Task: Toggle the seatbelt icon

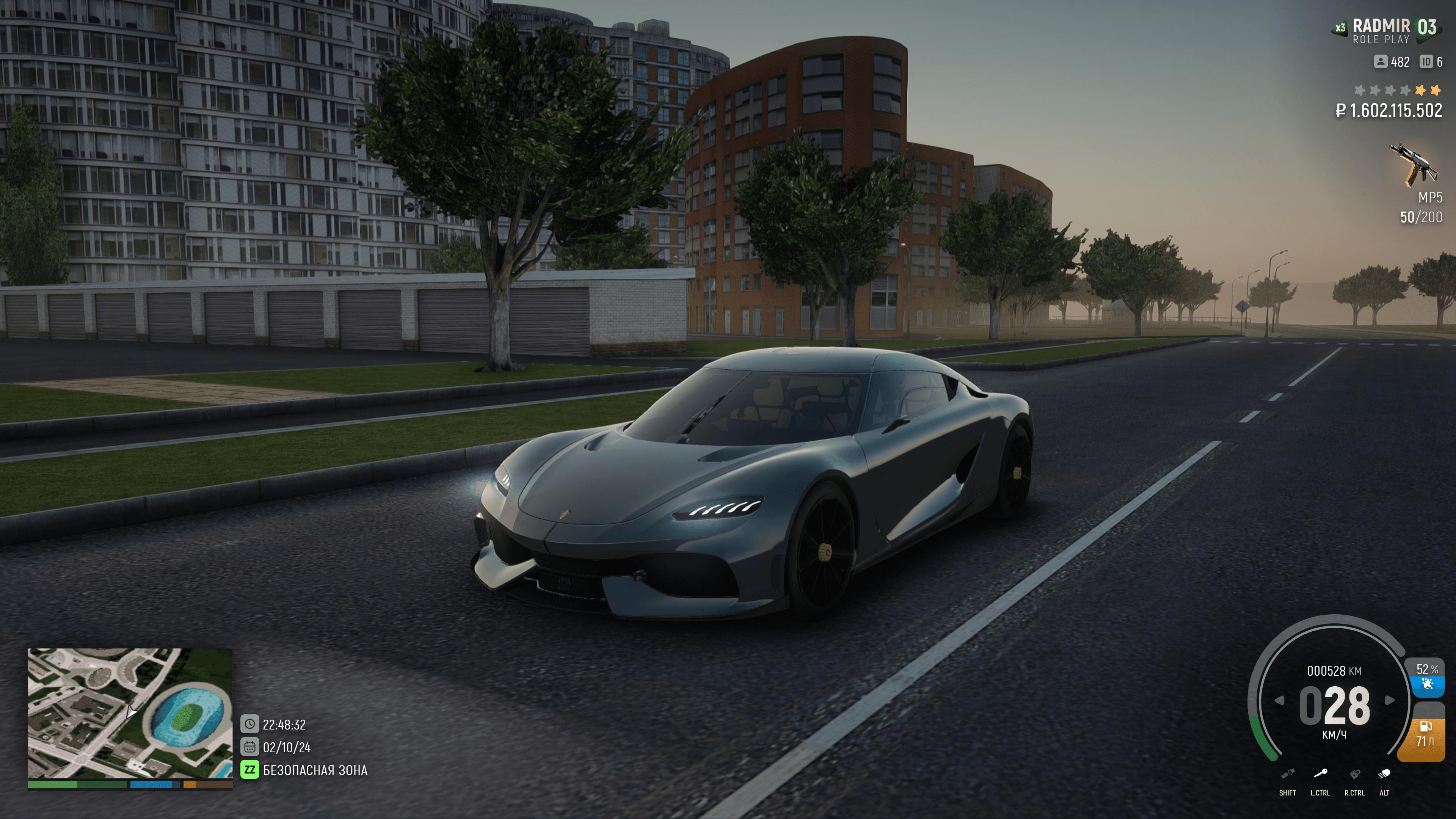Action: [x=1288, y=774]
